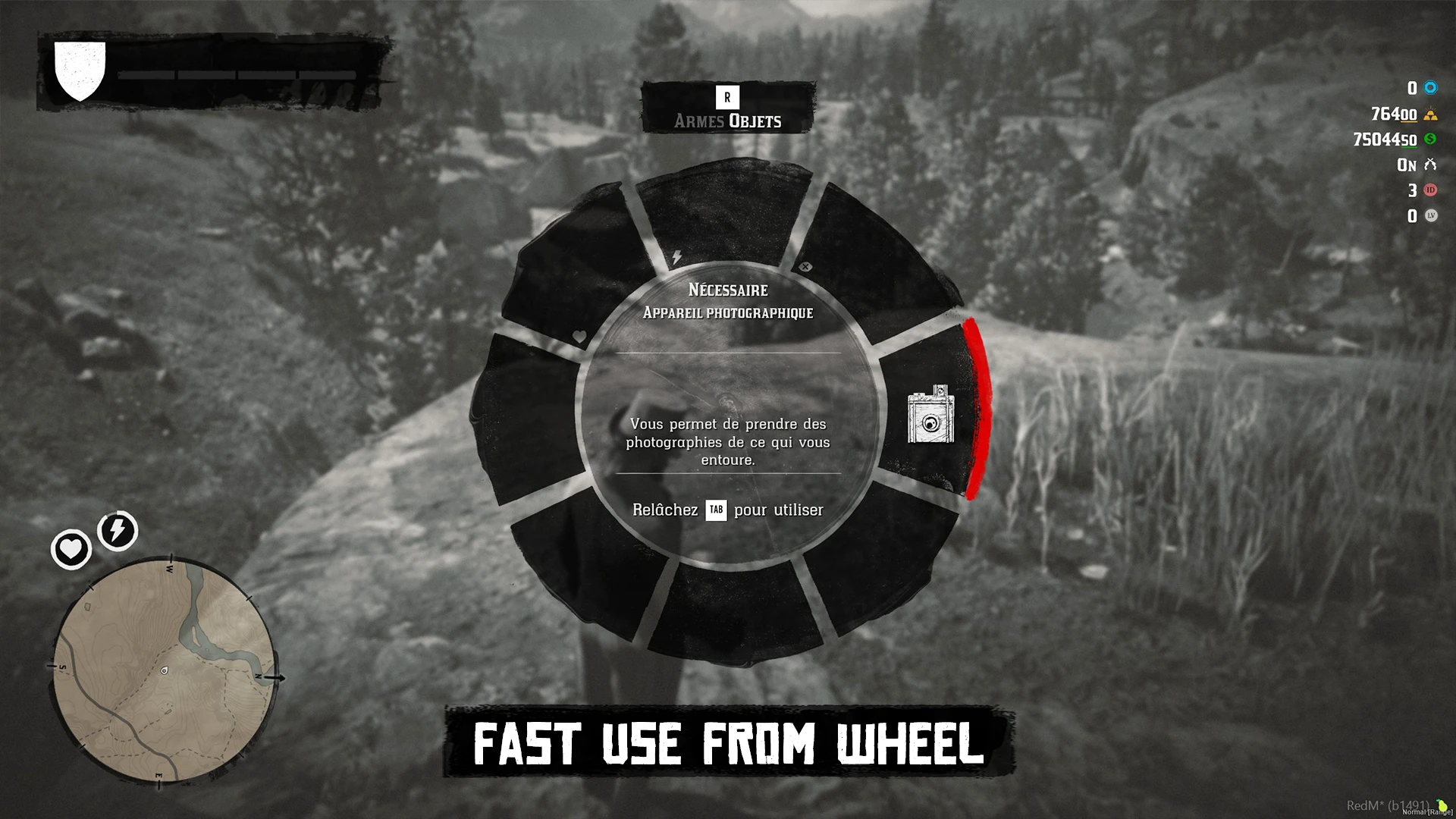Click the gold bars currency icon

click(x=1429, y=115)
